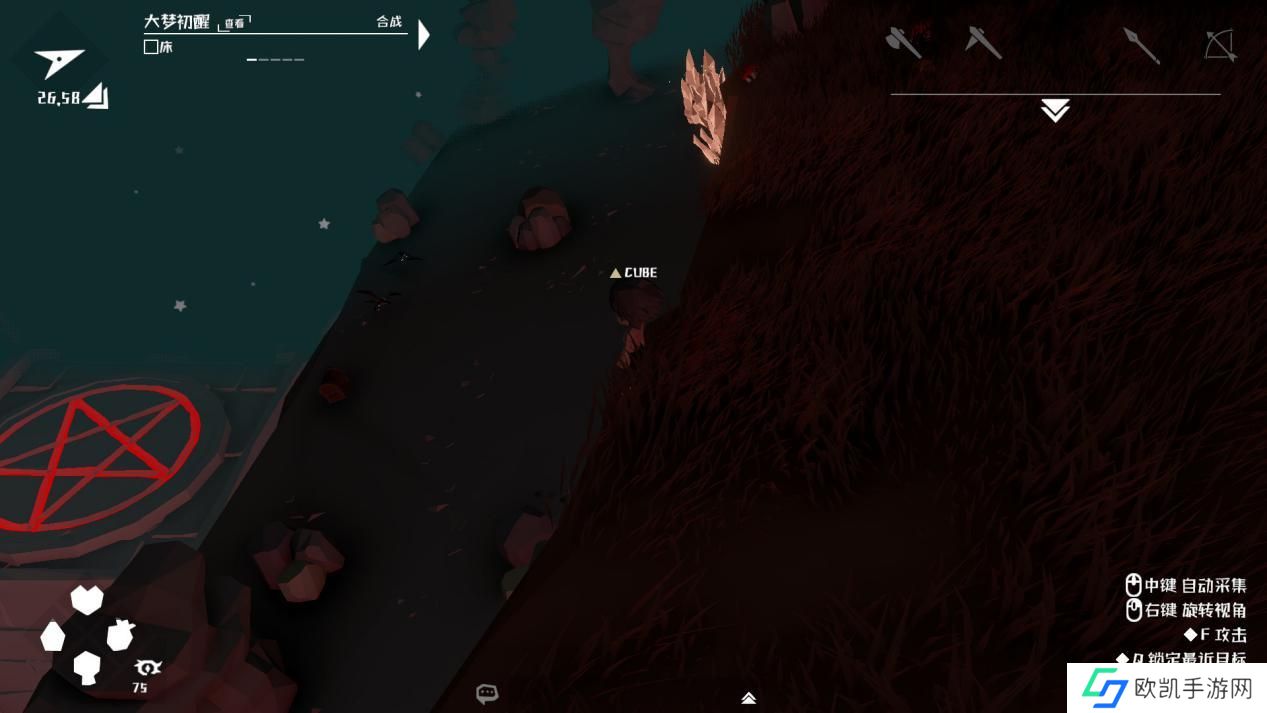Expand the bottom panel with the up chevron
Image resolution: width=1267 pixels, height=713 pixels.
click(x=748, y=698)
